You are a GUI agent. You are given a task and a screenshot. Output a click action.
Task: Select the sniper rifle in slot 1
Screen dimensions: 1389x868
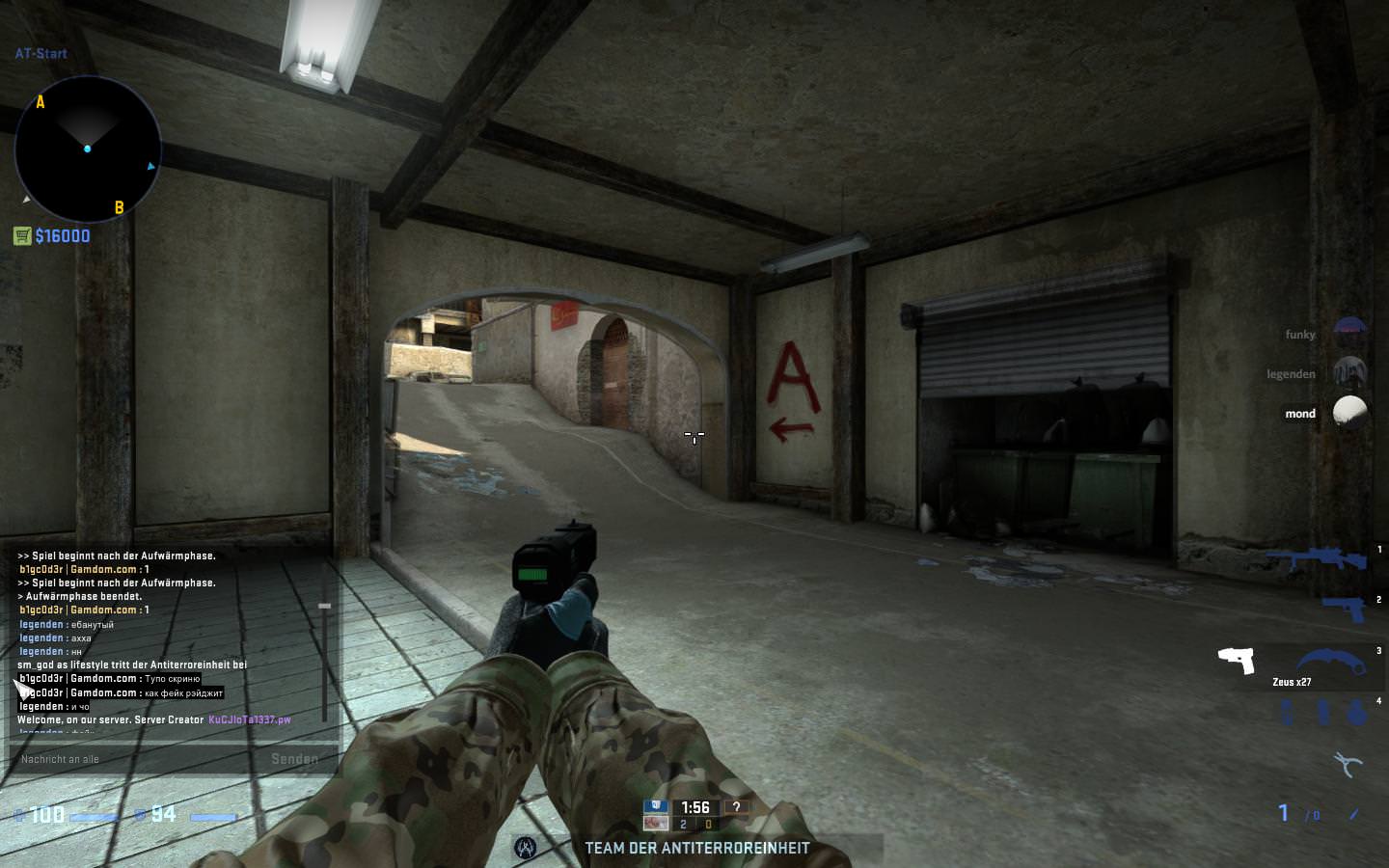pos(1316,559)
